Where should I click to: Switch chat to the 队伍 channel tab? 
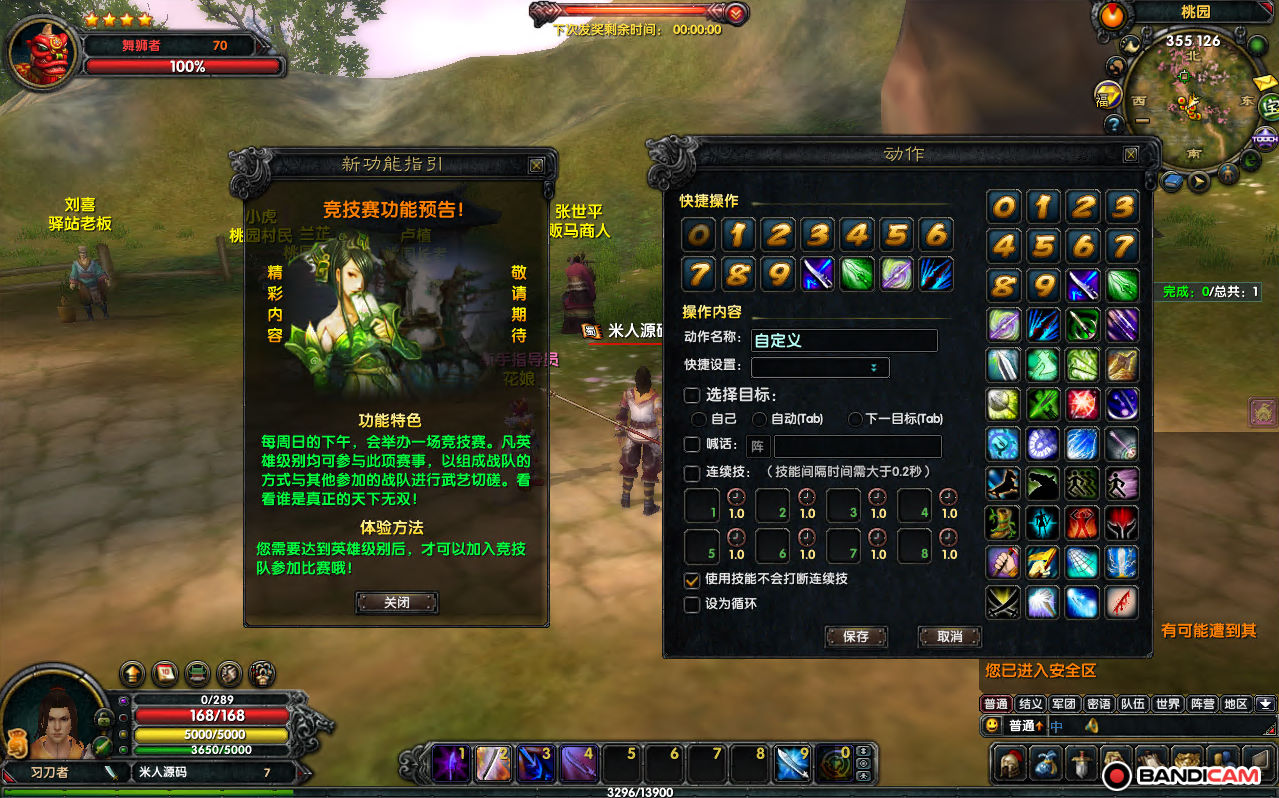coord(1132,704)
